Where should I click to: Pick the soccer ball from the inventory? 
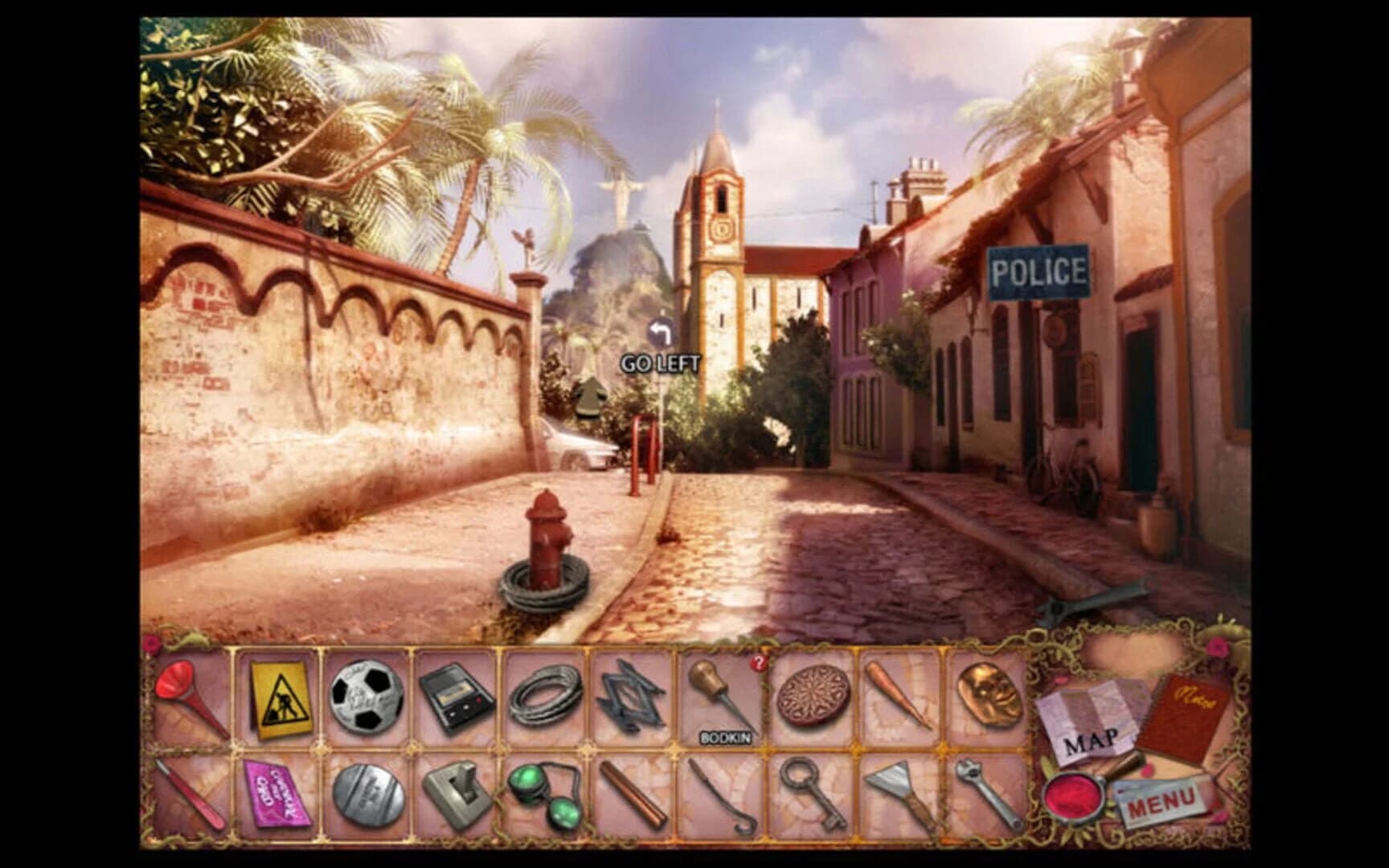(366, 698)
